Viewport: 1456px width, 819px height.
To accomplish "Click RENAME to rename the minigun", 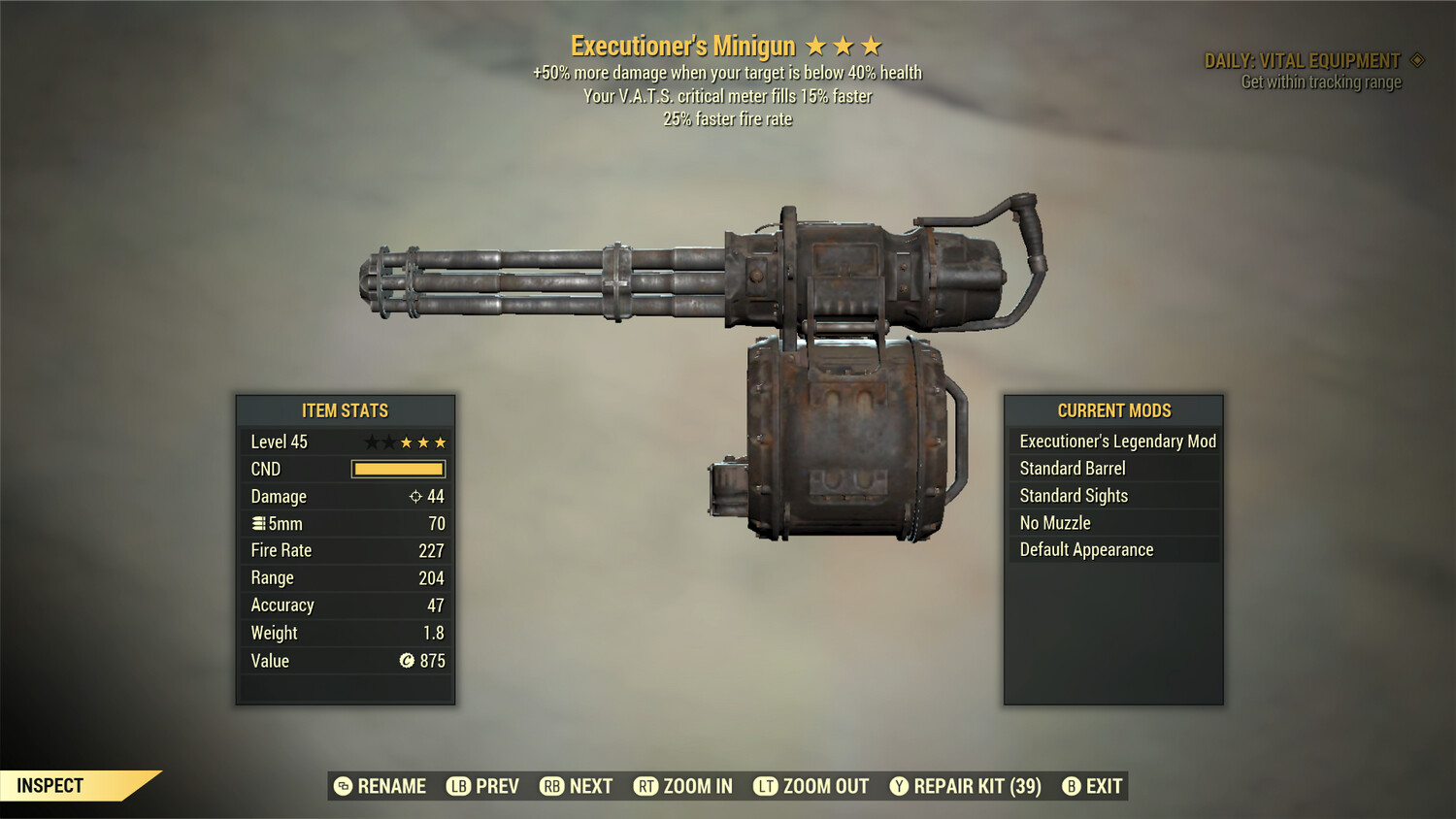I will click(x=392, y=786).
